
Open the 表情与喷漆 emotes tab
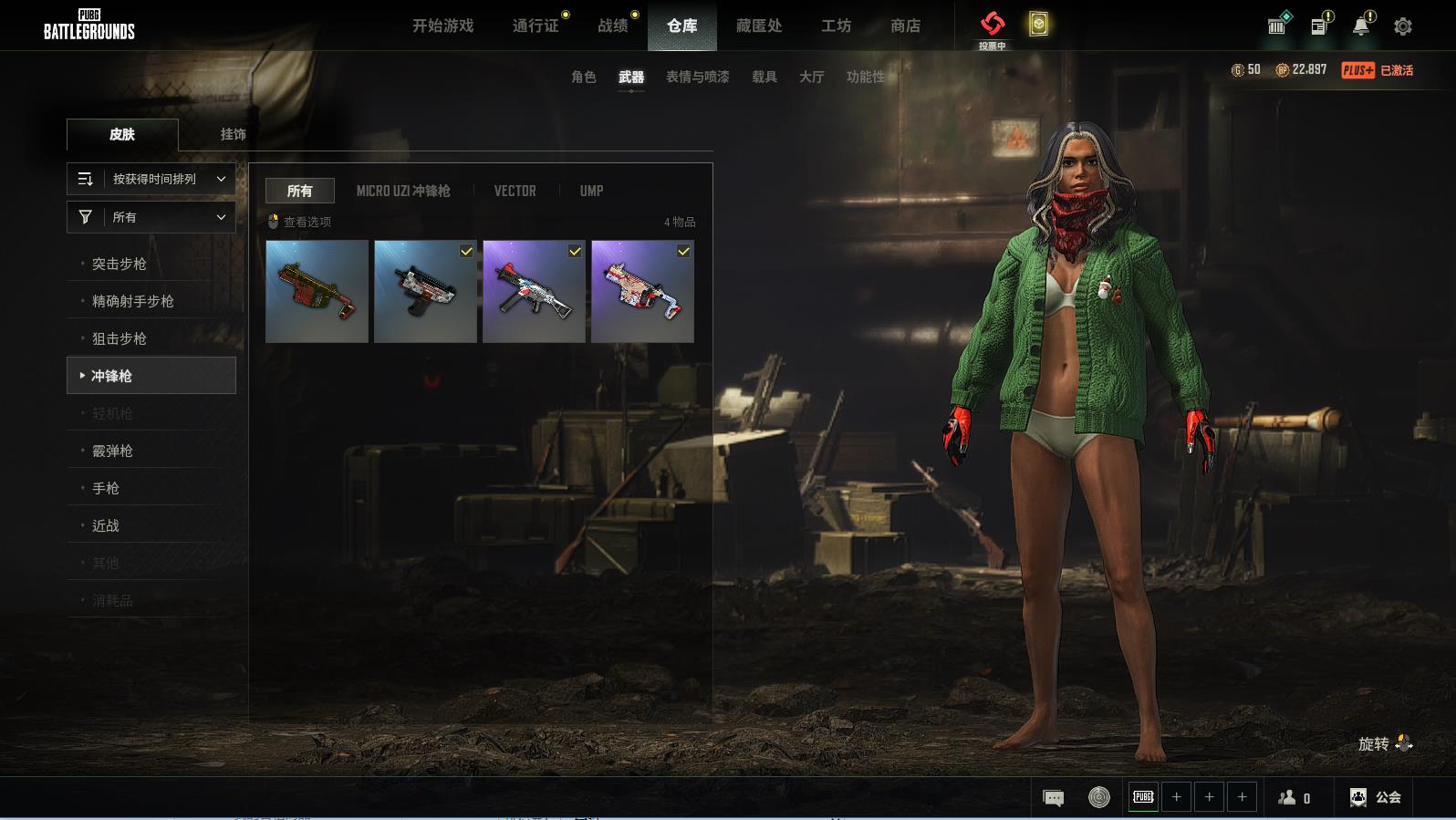pyautogui.click(x=697, y=77)
